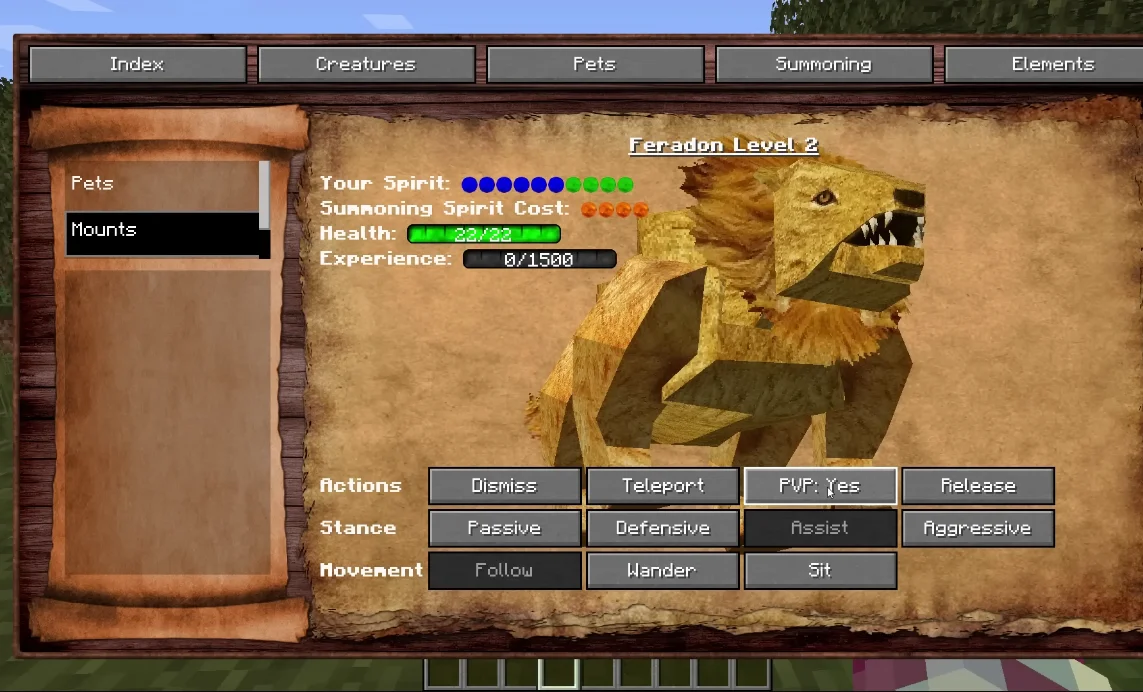Image resolution: width=1143 pixels, height=692 pixels.
Task: Select the Pets tab in the top bar
Action: [595, 64]
